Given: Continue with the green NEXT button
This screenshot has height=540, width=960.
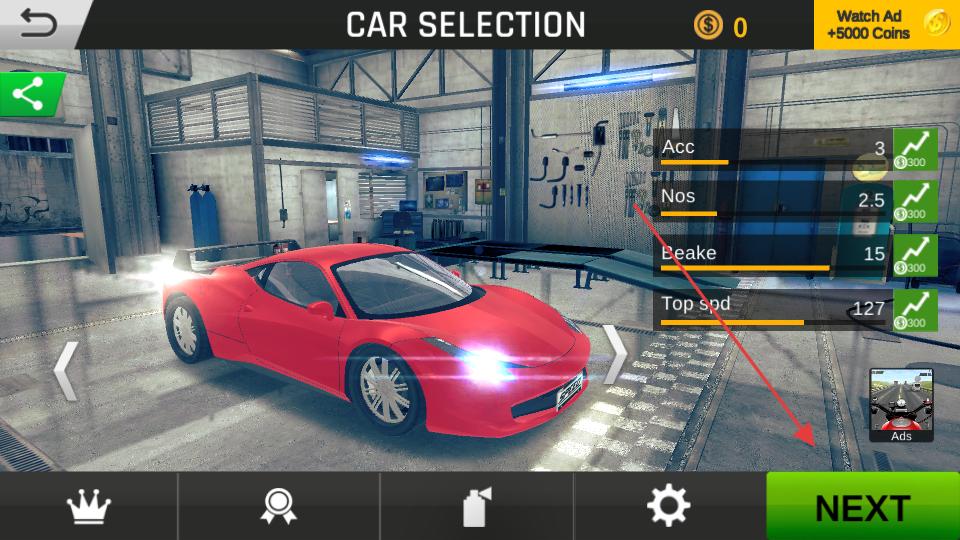Looking at the screenshot, I should click(862, 507).
